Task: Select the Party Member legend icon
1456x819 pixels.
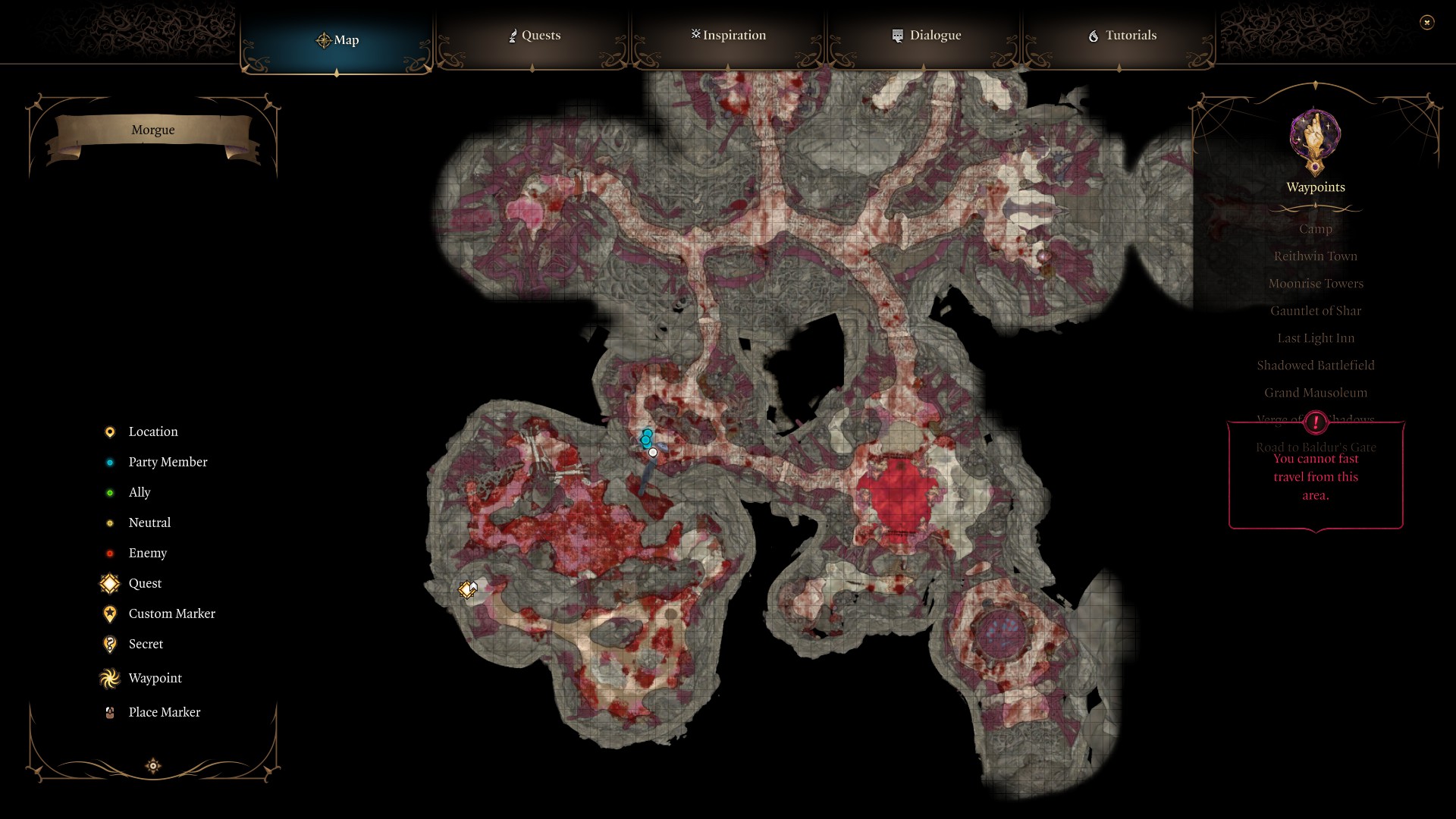Action: point(108,462)
